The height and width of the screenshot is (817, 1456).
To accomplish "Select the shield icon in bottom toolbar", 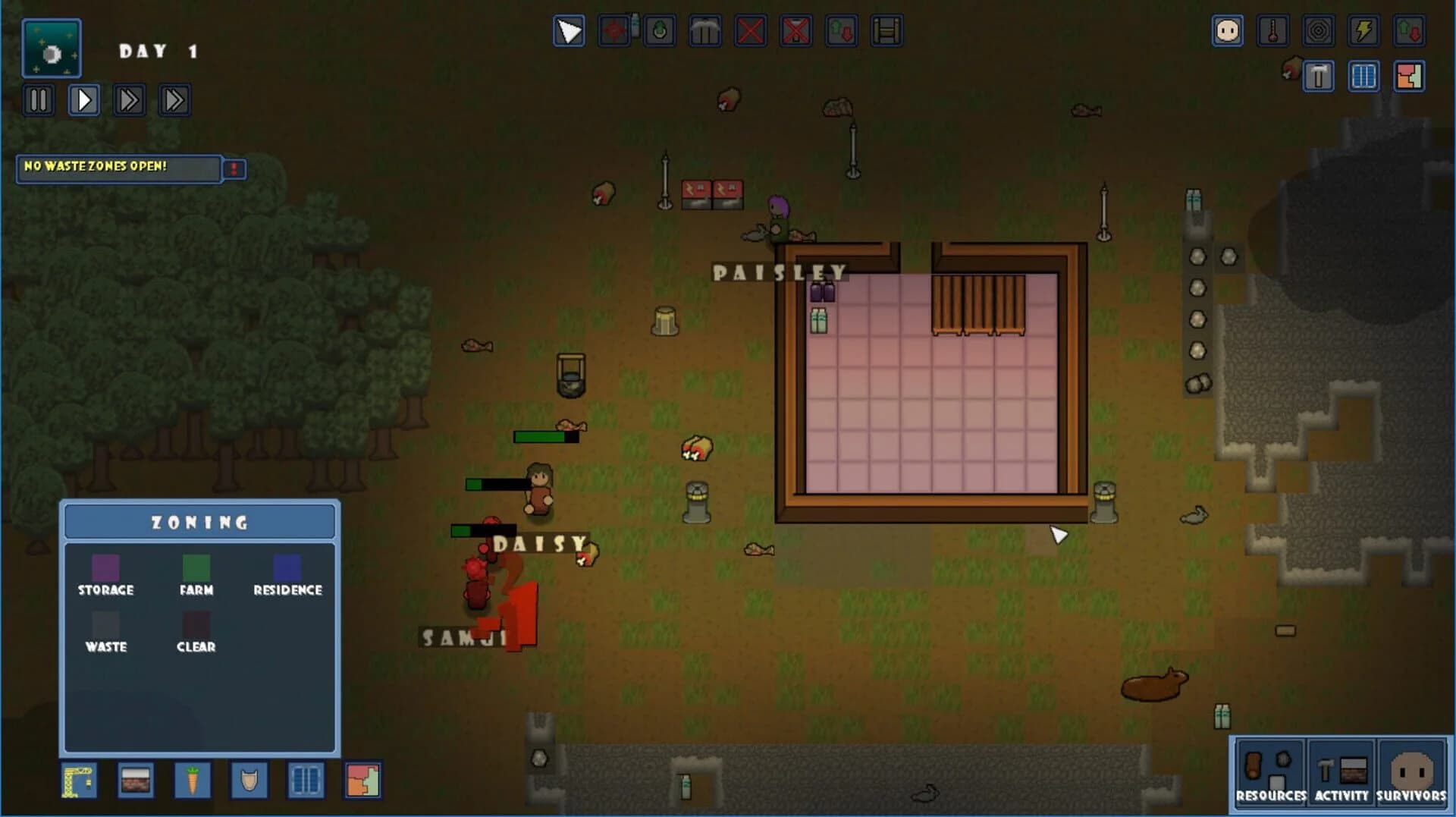I will pos(249,781).
